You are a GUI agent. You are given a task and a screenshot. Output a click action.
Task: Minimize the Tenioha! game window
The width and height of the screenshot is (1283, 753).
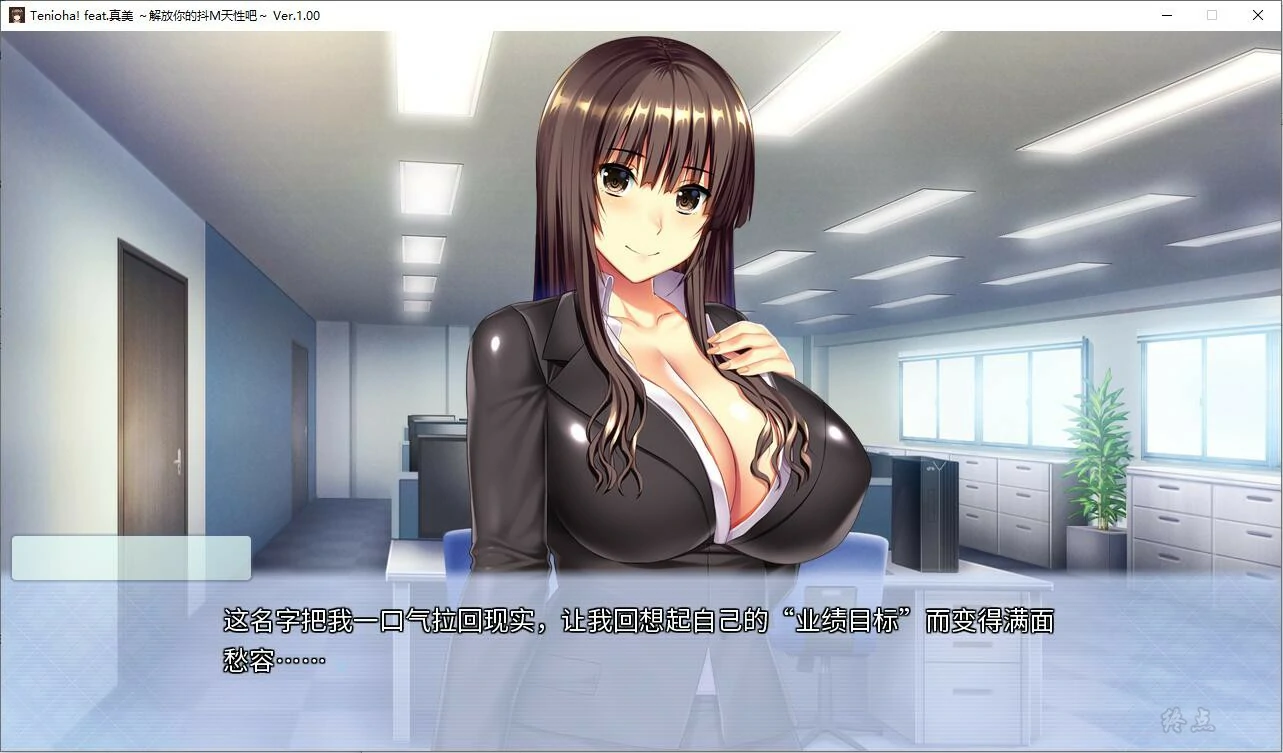(x=1166, y=15)
